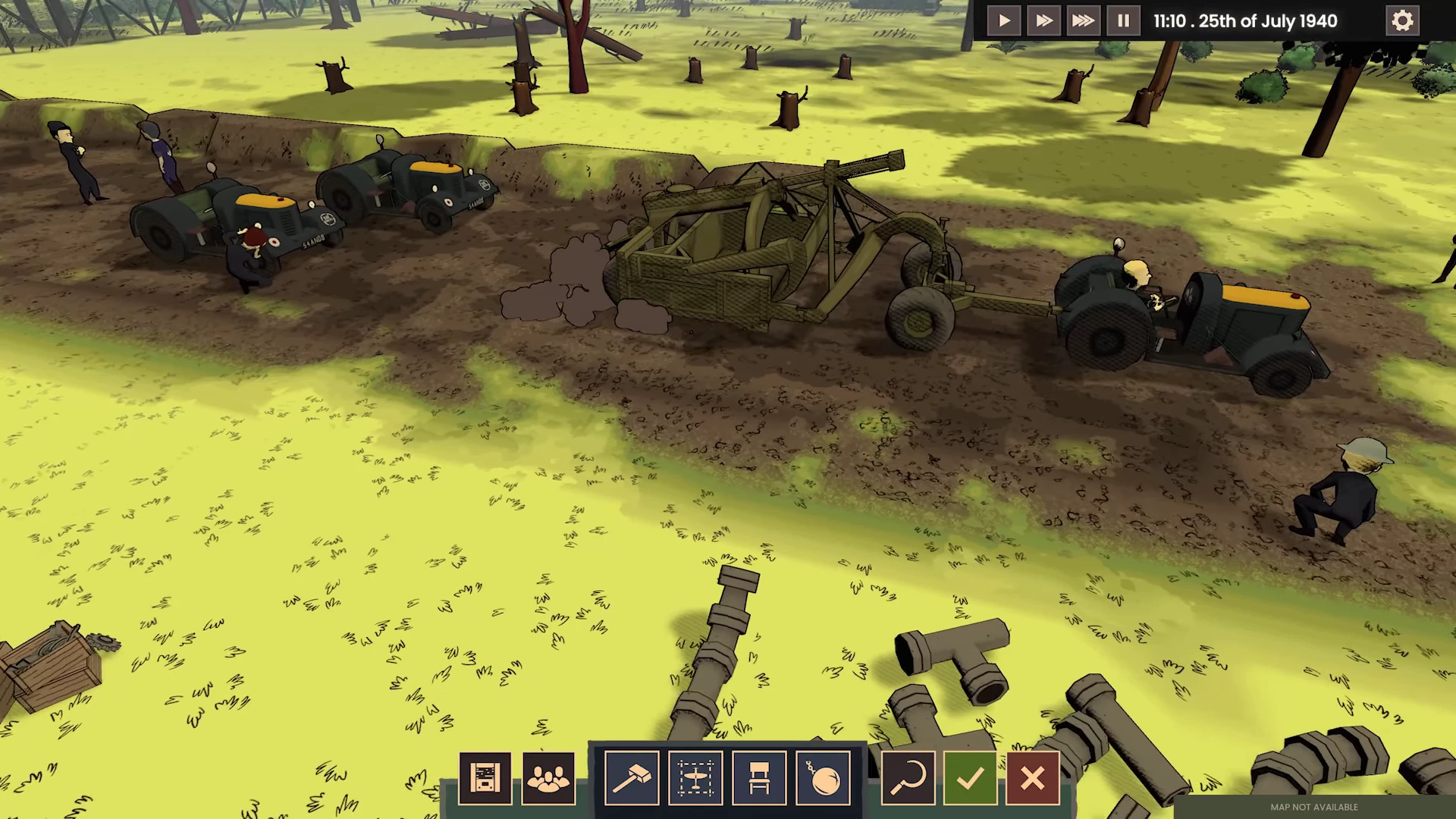Select the hammer build tool
Image resolution: width=1456 pixels, height=819 pixels.
[x=632, y=778]
